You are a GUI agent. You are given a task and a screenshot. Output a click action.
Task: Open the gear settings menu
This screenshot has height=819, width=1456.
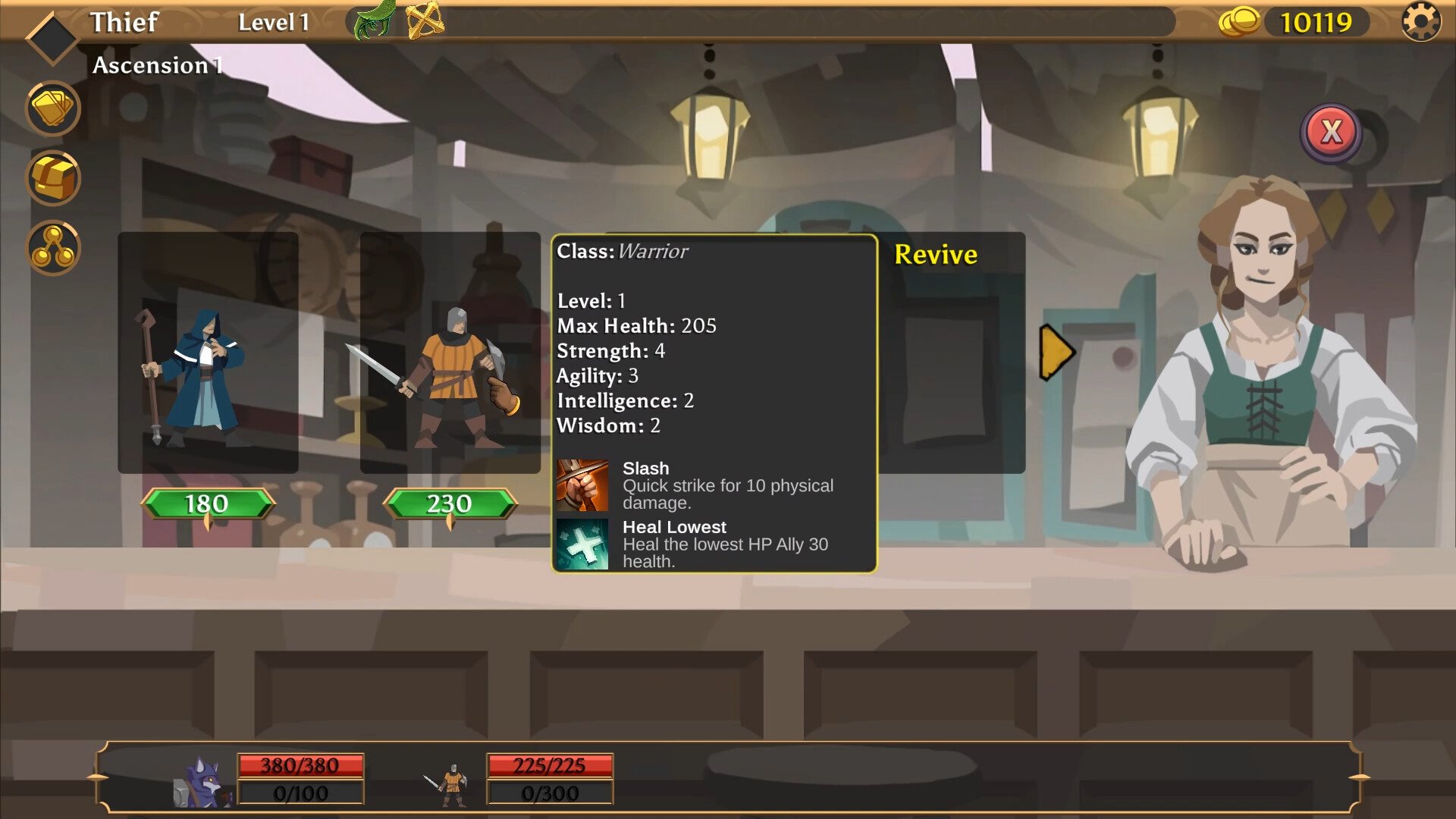pyautogui.click(x=1420, y=21)
